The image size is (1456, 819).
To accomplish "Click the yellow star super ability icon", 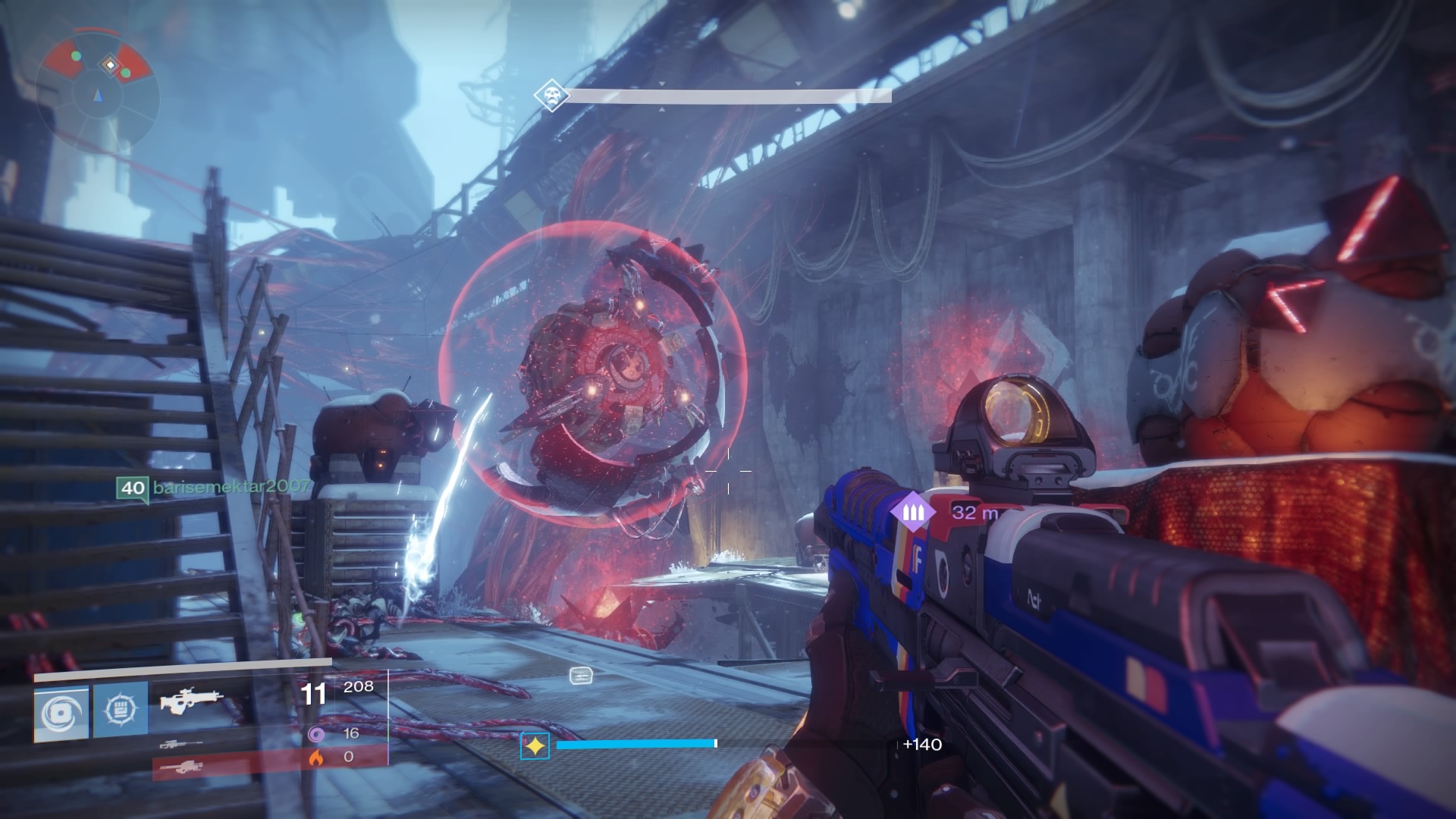I will (535, 745).
